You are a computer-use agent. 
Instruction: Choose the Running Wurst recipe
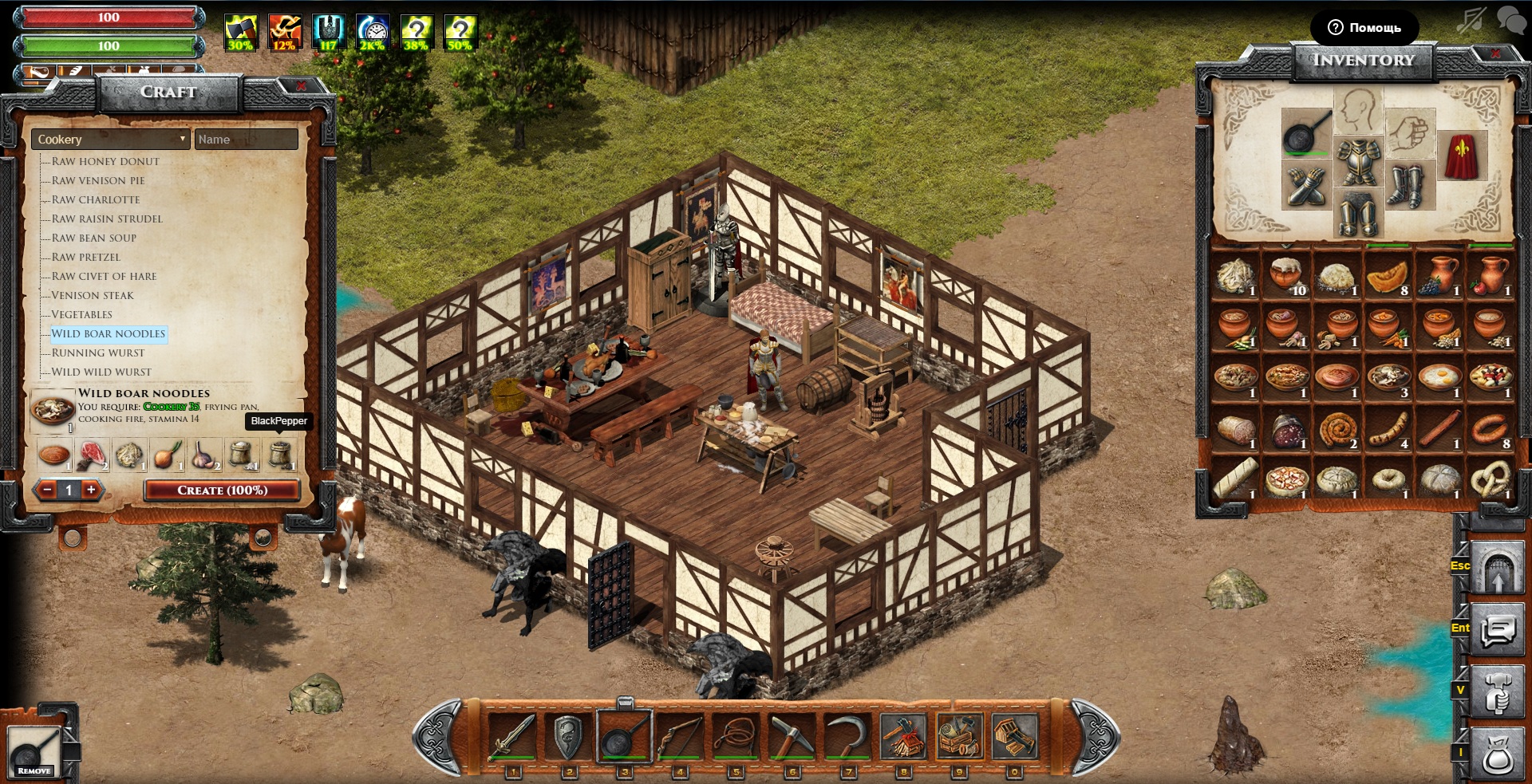pyautogui.click(x=98, y=353)
